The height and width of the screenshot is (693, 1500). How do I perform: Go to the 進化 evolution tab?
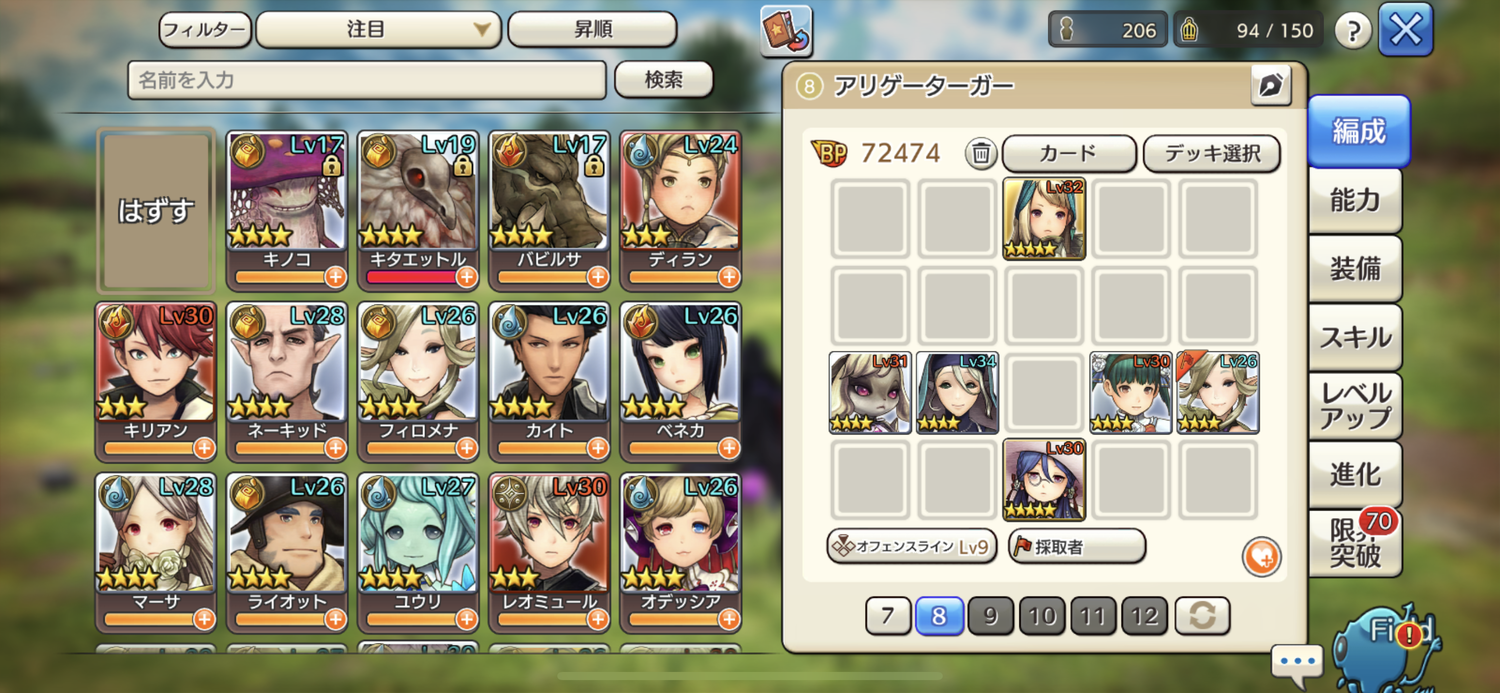point(1355,475)
